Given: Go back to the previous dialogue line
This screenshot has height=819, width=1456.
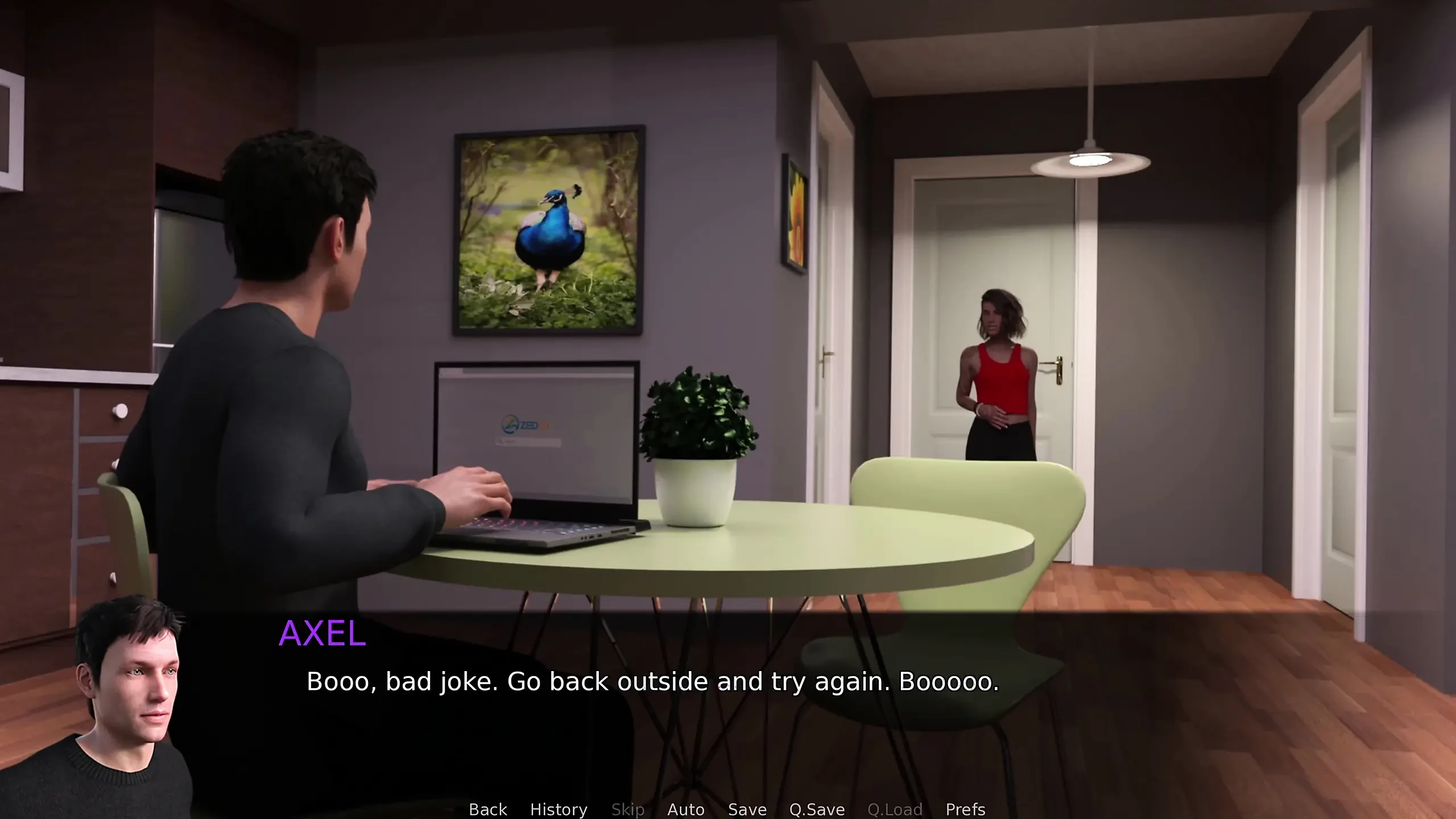Looking at the screenshot, I should (487, 809).
